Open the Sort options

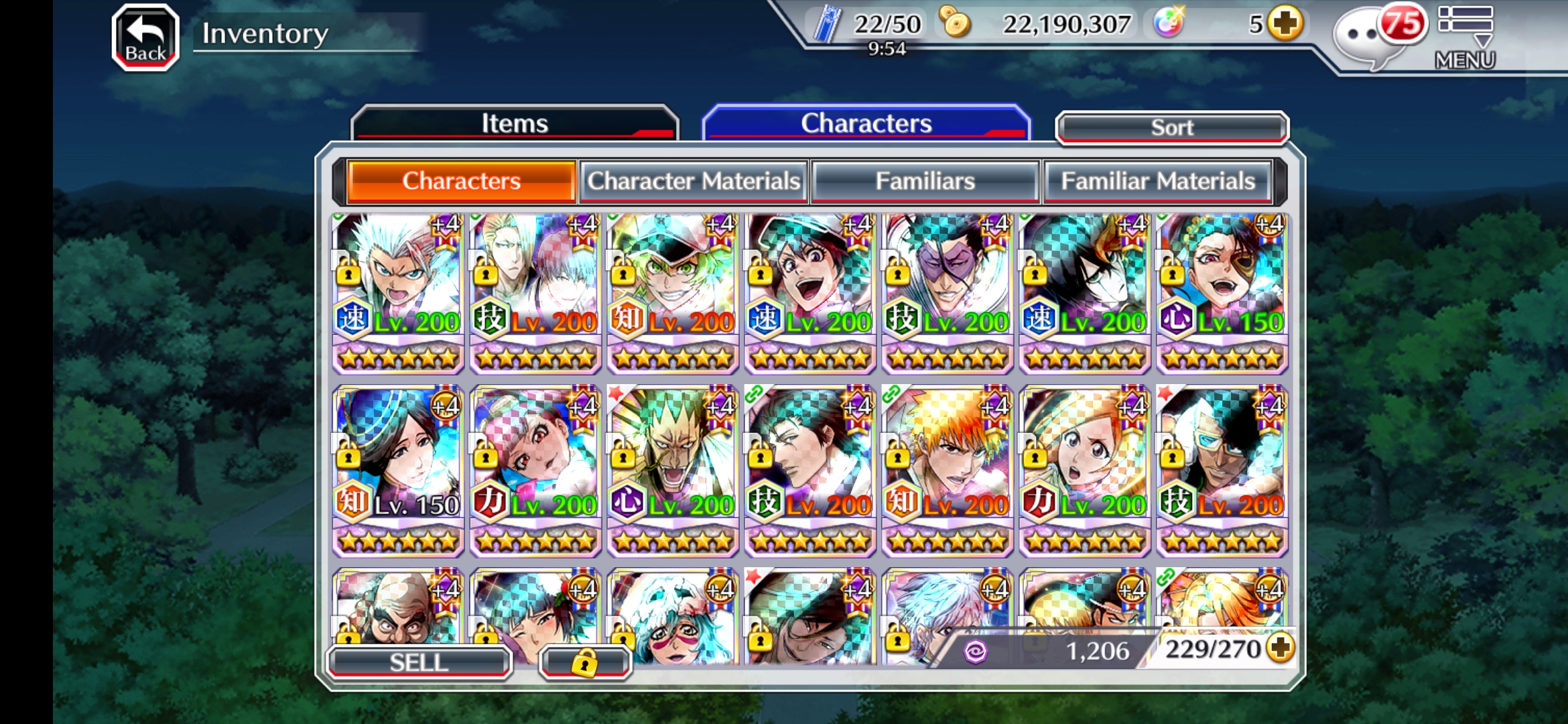[1171, 127]
